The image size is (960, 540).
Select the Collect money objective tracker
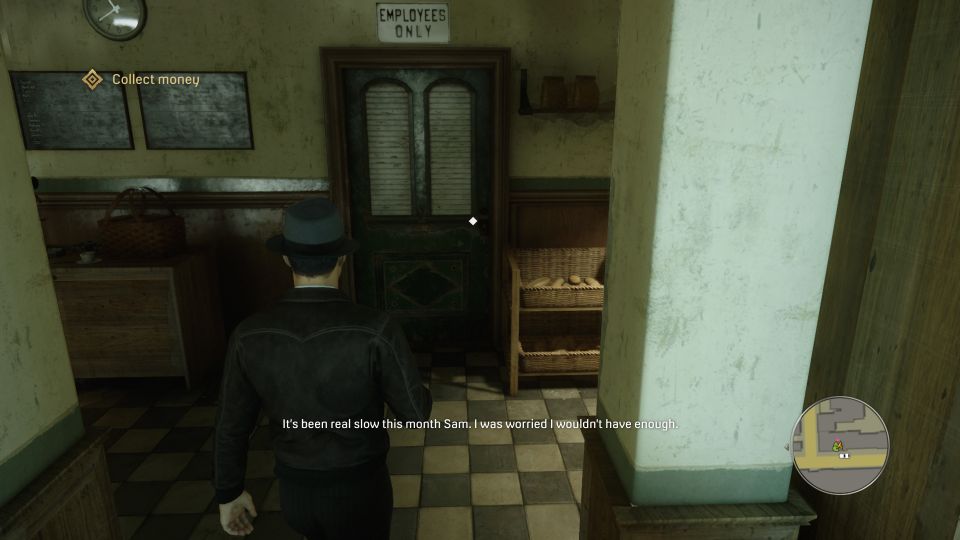(155, 79)
